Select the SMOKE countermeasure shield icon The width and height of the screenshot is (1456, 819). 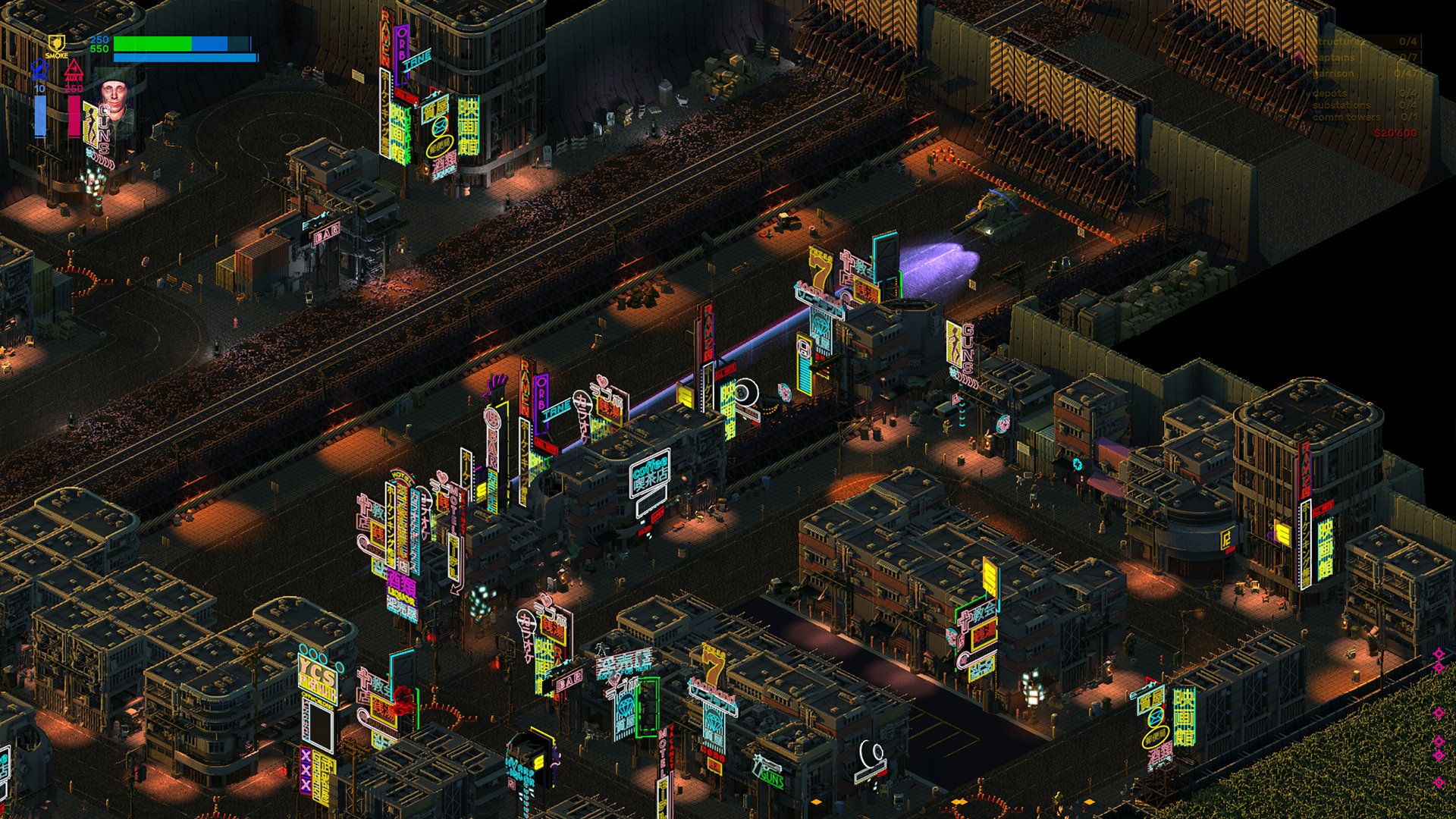tap(57, 42)
